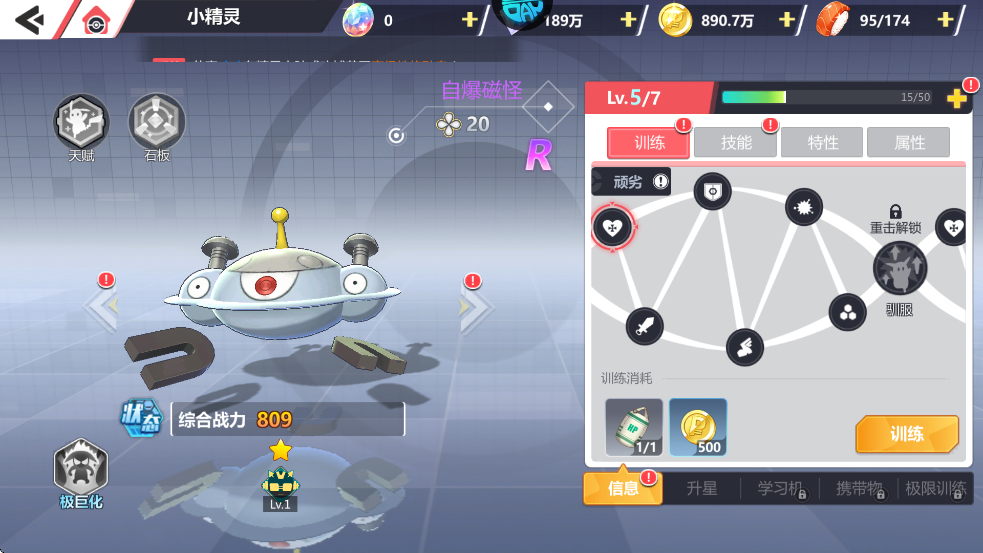The height and width of the screenshot is (553, 983).
Task: Switch to the 训练 tab
Action: click(649, 143)
